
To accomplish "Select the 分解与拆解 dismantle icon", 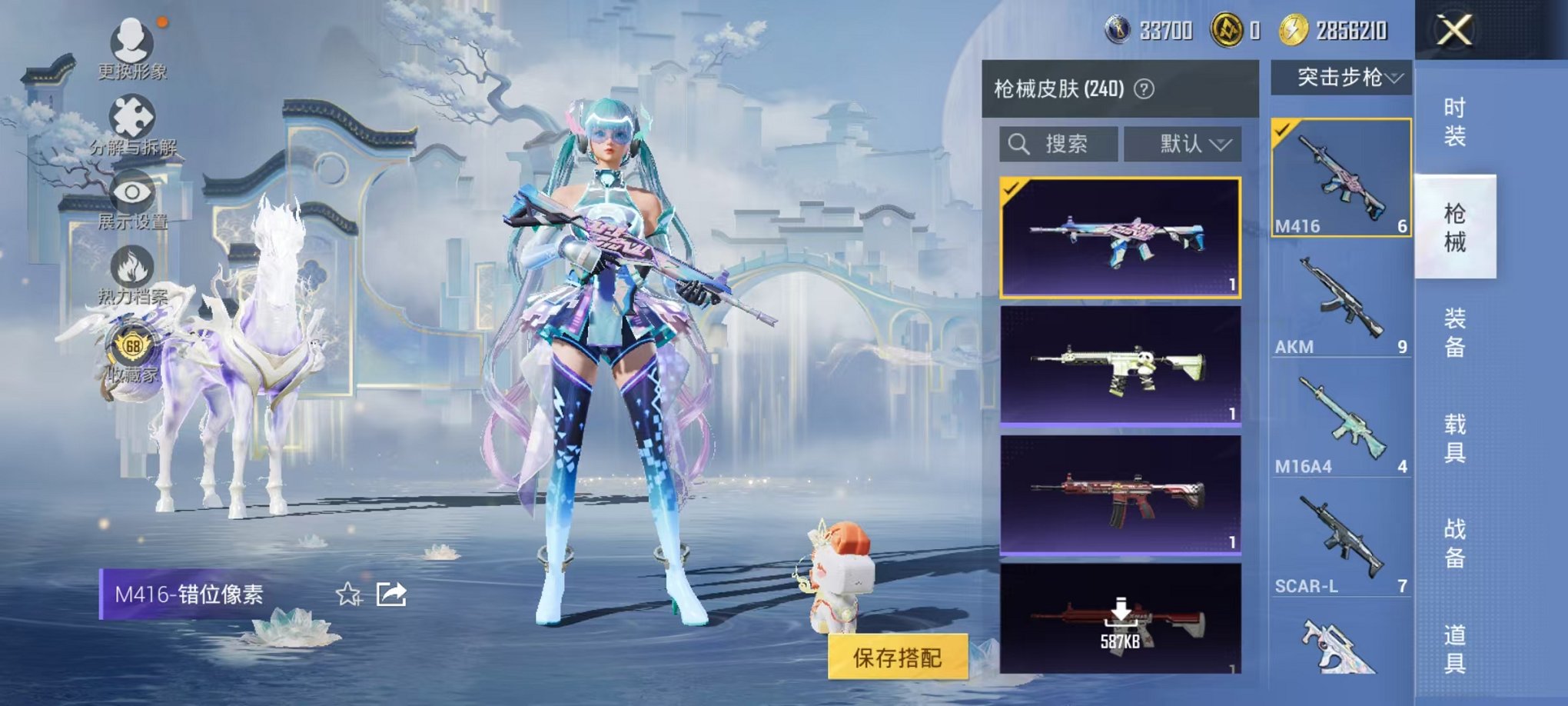I will [132, 115].
